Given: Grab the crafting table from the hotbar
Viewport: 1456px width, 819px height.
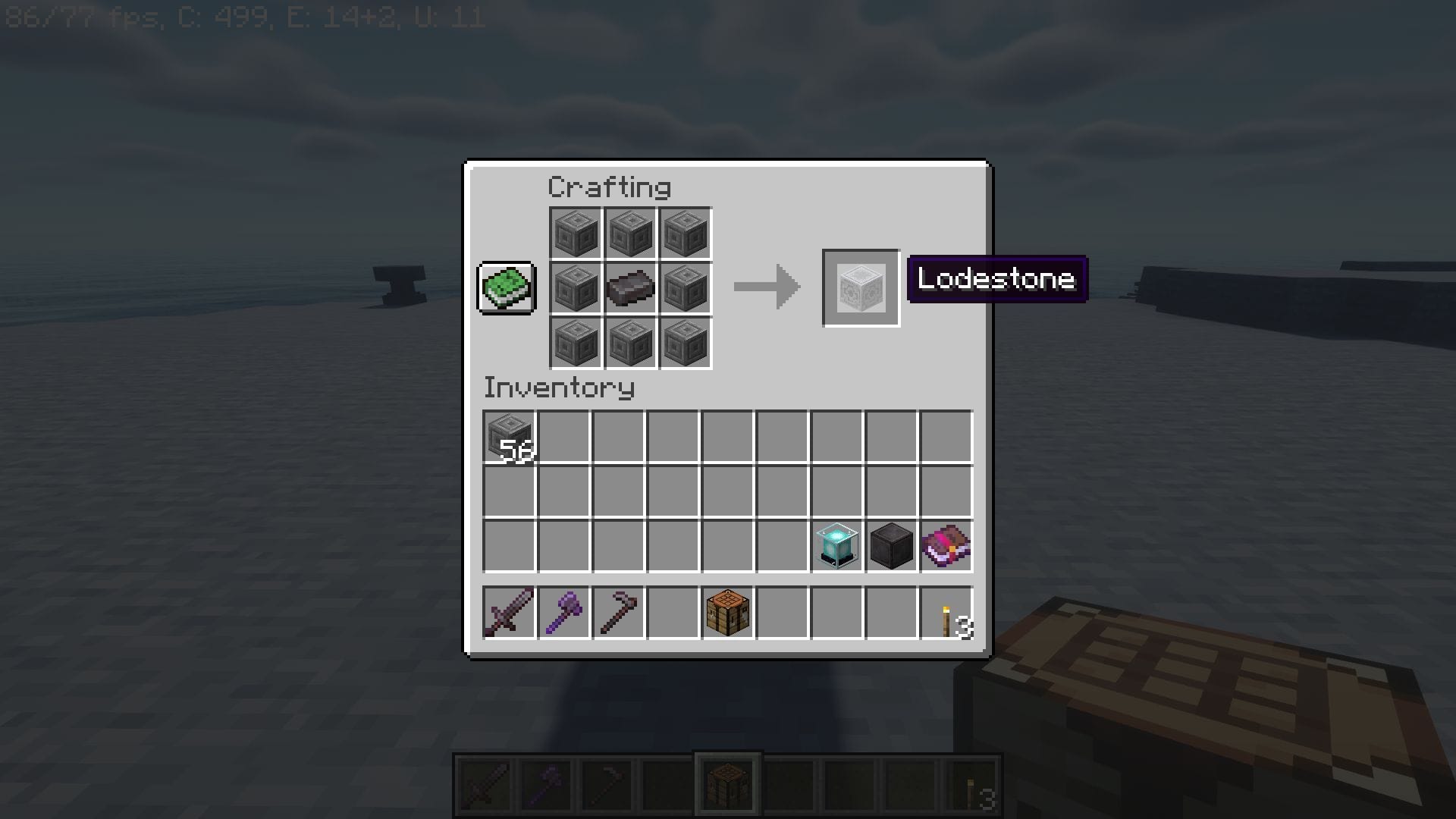Looking at the screenshot, I should coord(726,612).
